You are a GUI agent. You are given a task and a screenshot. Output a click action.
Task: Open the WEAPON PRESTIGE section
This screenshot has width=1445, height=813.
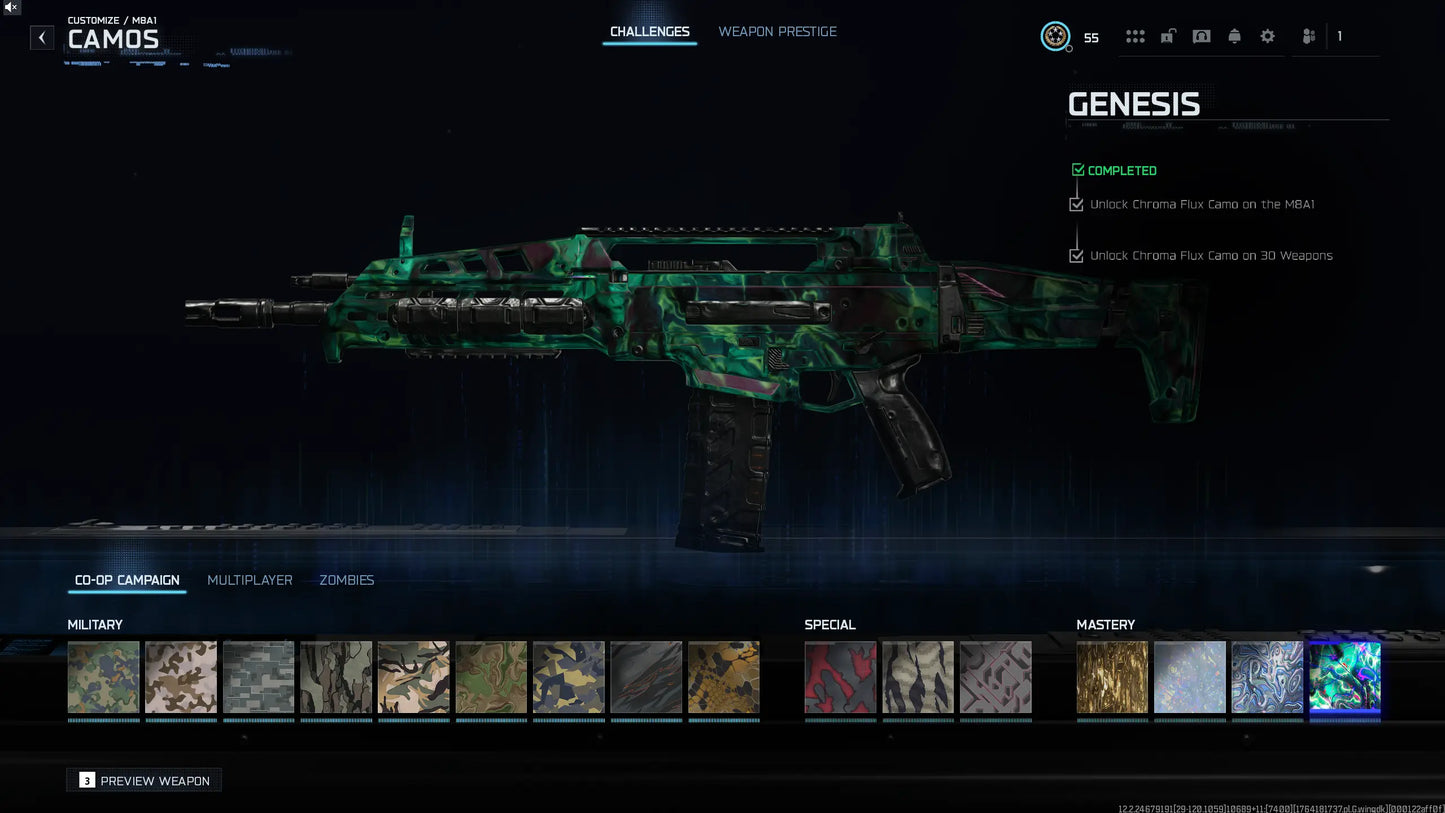coord(777,31)
